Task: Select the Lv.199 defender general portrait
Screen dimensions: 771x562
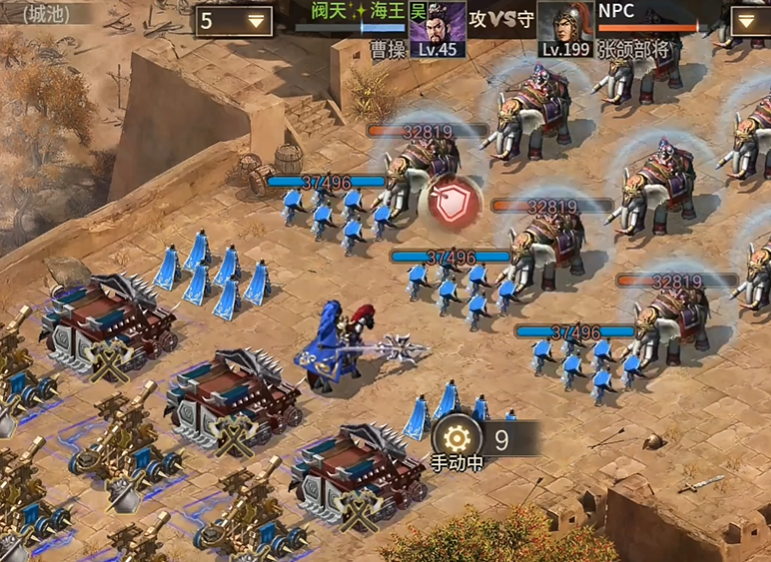Action: coord(566,28)
